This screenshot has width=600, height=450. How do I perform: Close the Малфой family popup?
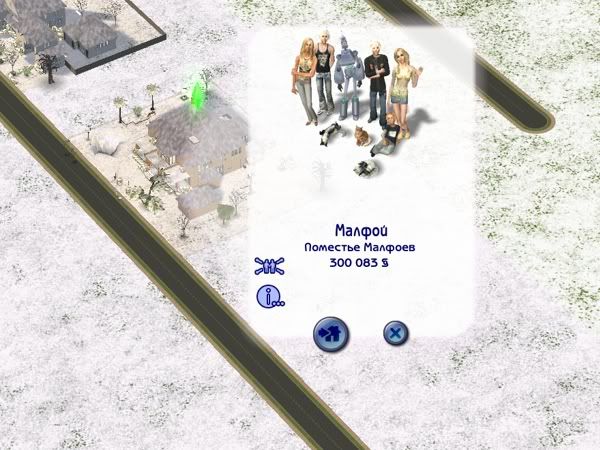[395, 334]
